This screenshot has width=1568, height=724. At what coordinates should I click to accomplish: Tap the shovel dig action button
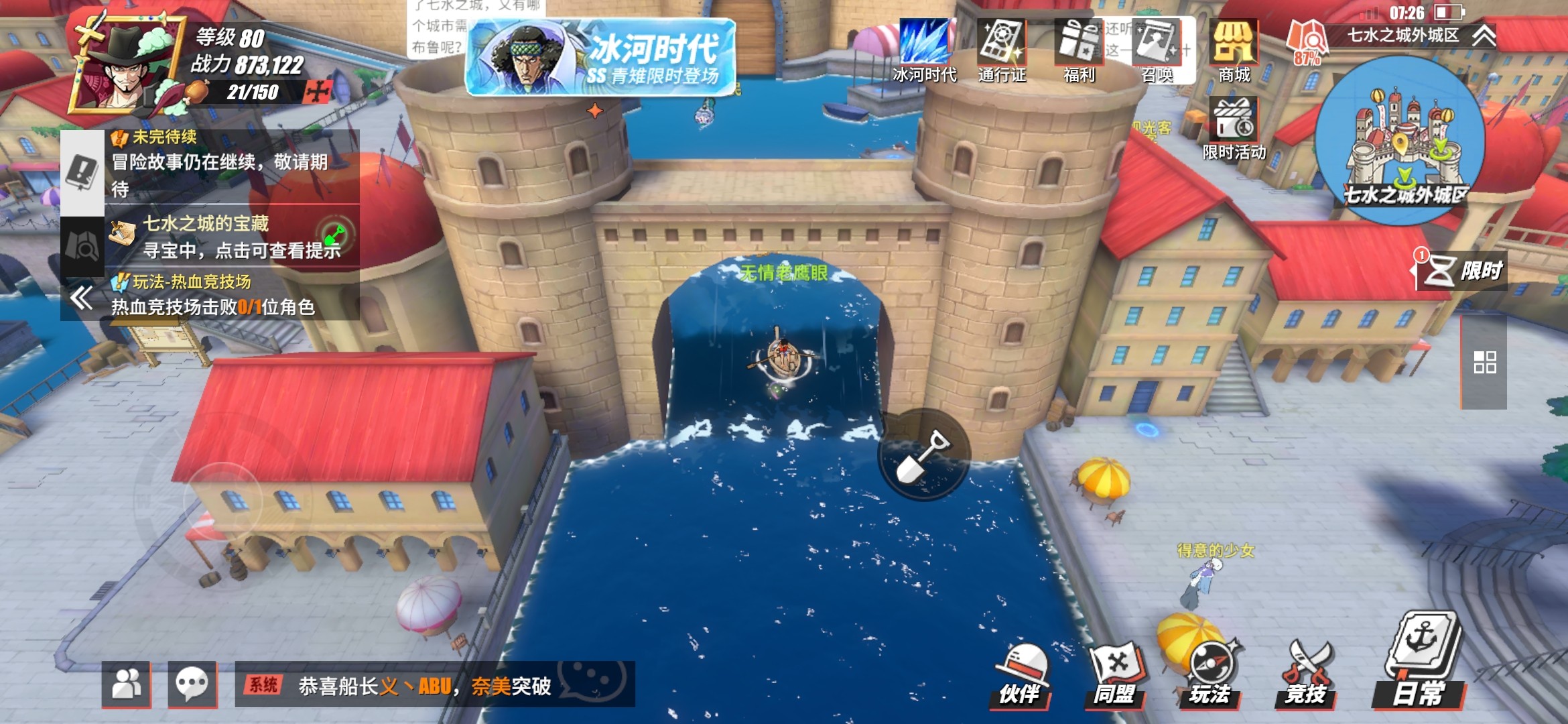[x=924, y=455]
